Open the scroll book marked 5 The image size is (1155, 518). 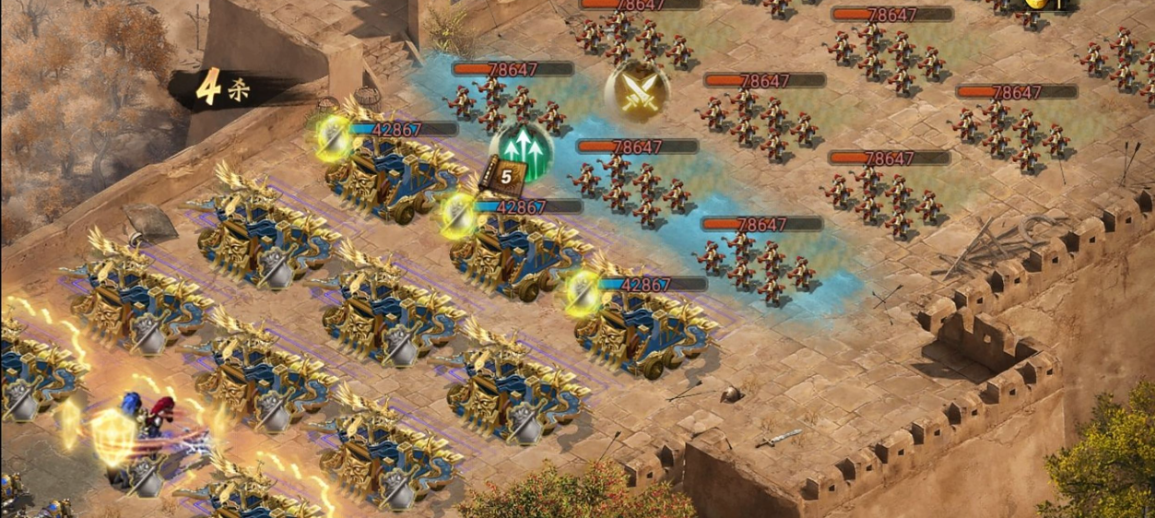506,175
